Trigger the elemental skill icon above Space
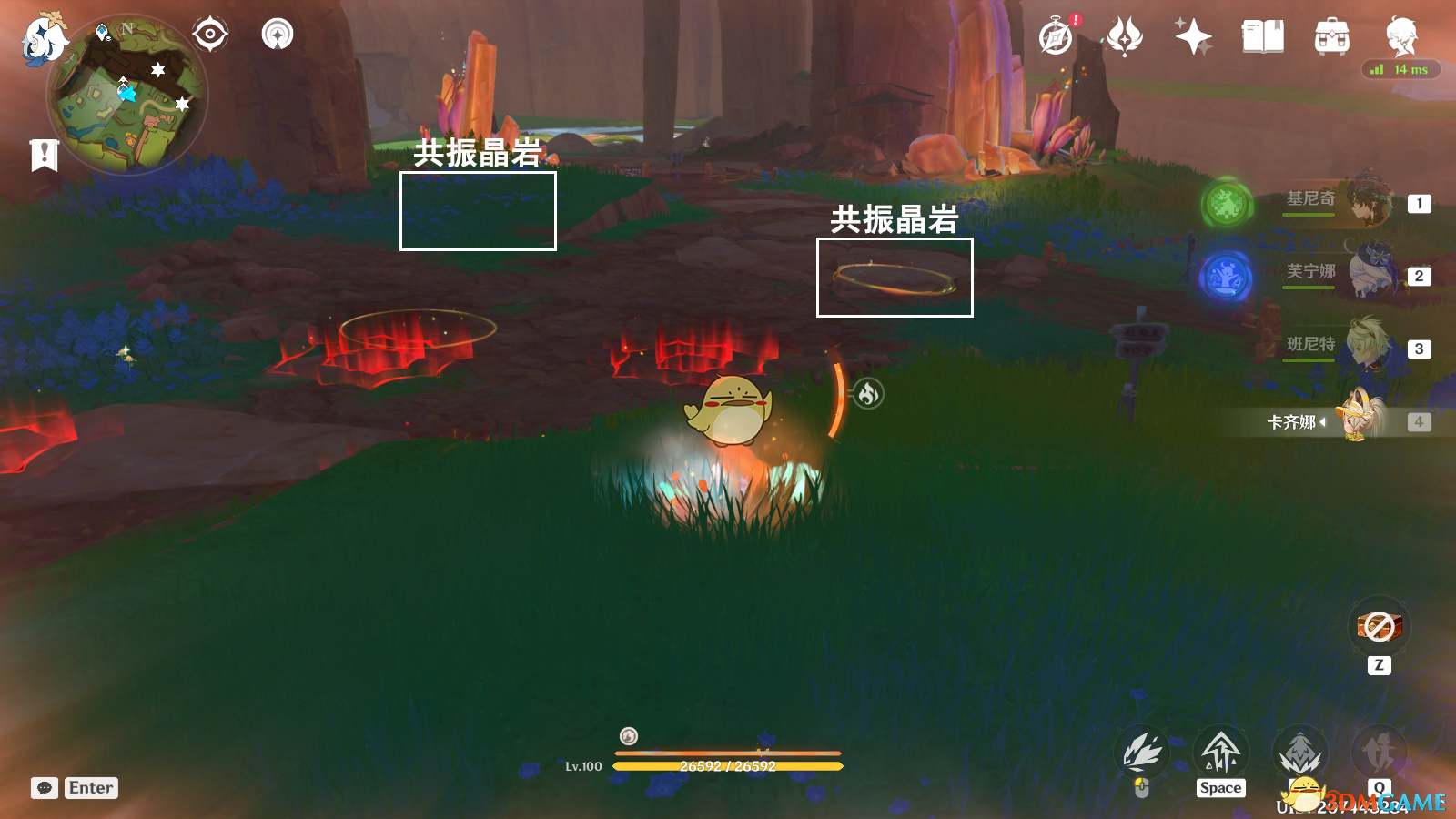The width and height of the screenshot is (1456, 819). (x=1220, y=751)
